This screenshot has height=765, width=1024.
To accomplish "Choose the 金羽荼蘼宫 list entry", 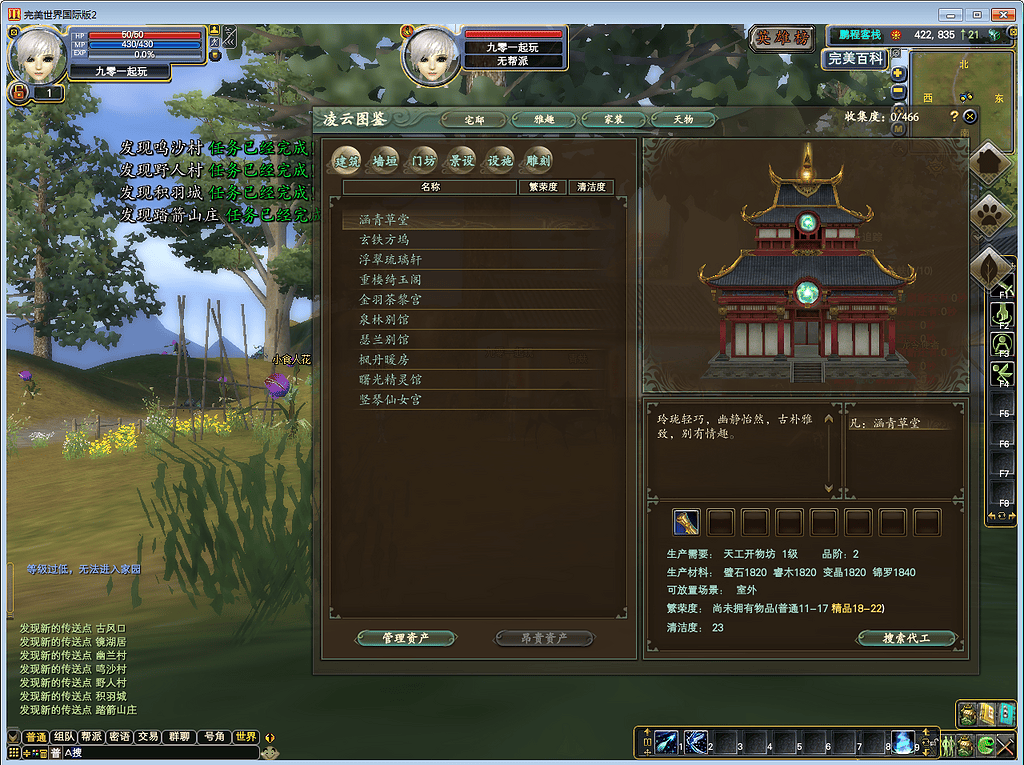I will (x=391, y=300).
